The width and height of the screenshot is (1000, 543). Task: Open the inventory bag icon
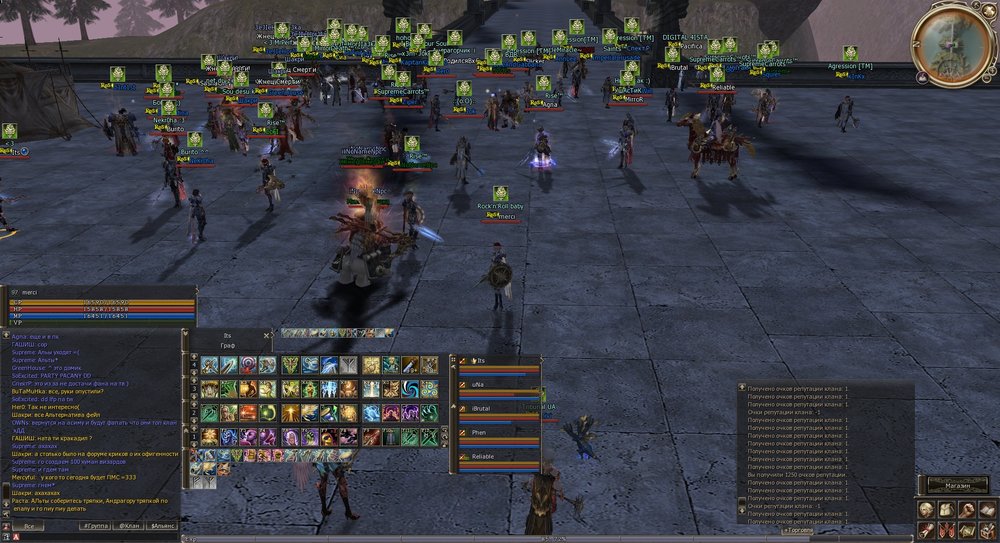[946, 508]
